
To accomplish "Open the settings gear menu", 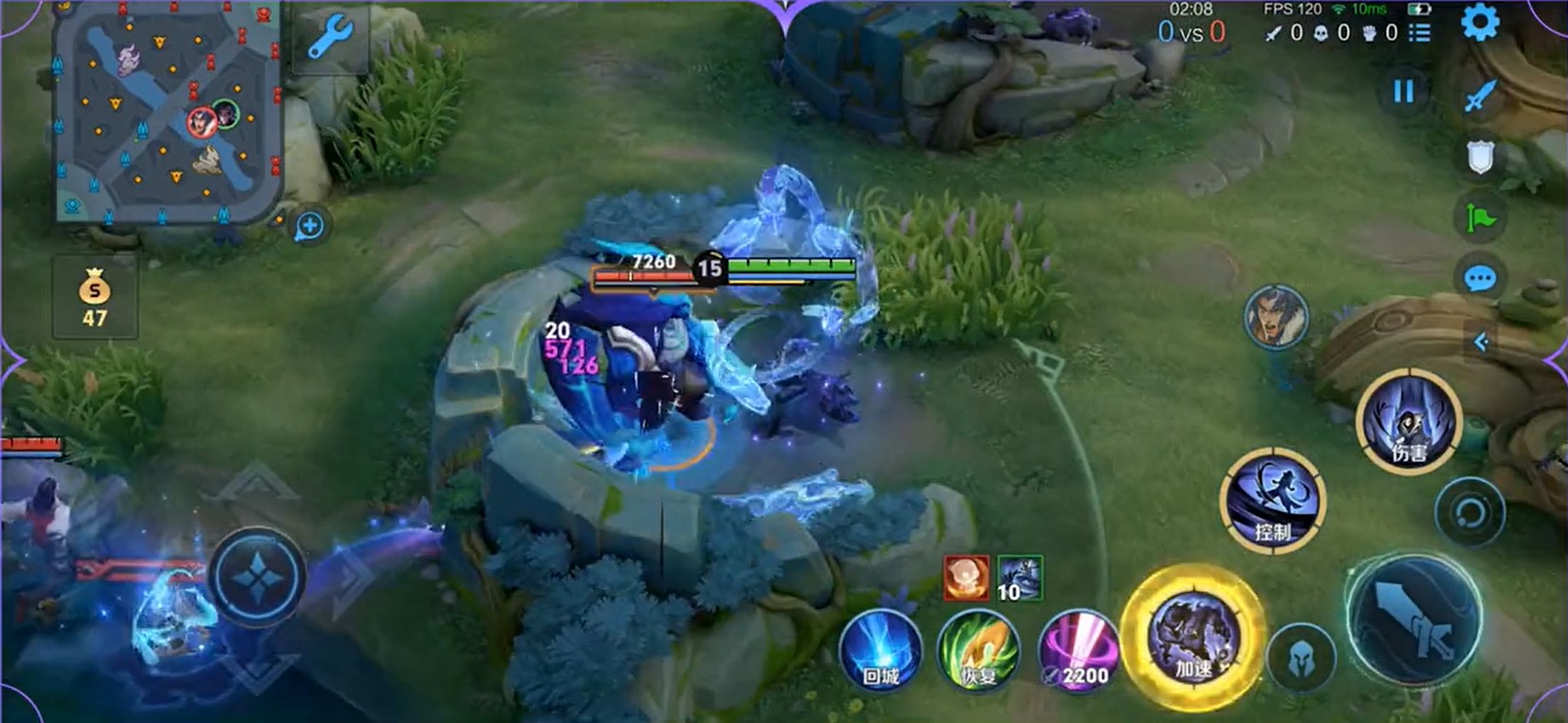I will 1480,23.
